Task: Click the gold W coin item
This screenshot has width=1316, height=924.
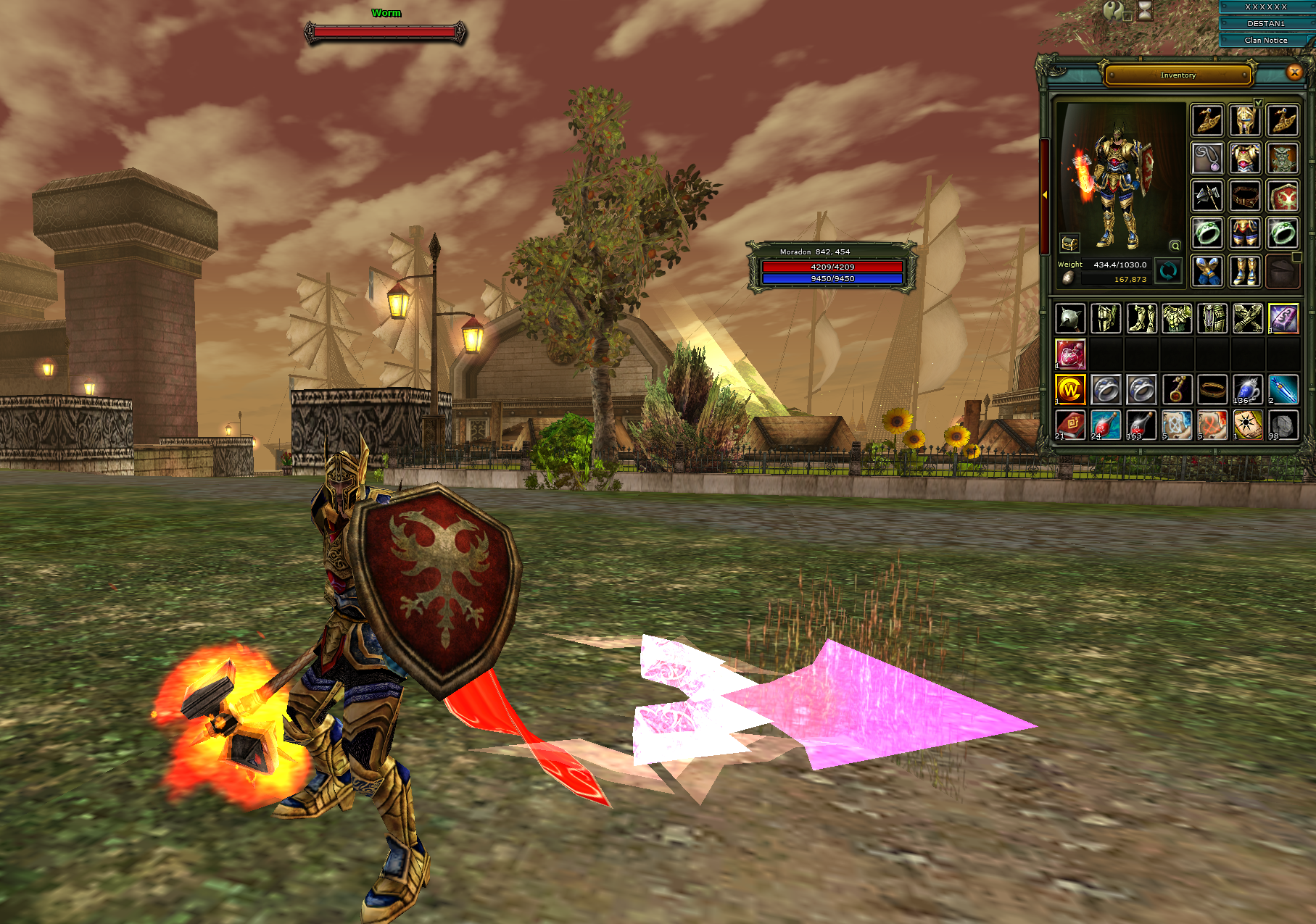Action: coord(1070,390)
